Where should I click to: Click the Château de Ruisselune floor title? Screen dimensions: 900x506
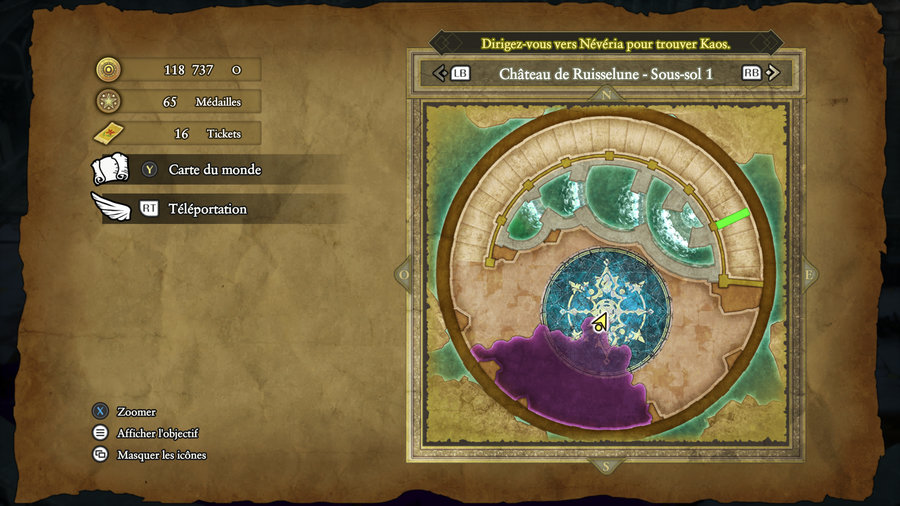605,73
